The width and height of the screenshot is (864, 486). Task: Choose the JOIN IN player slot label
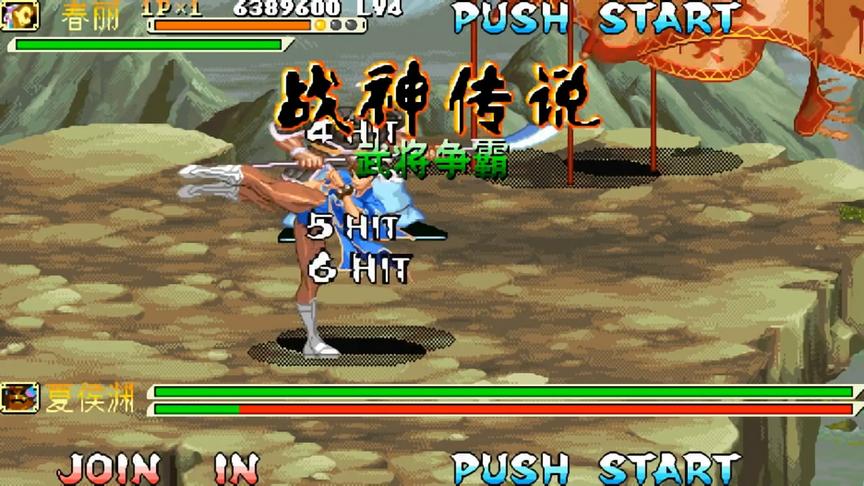[x=158, y=468]
